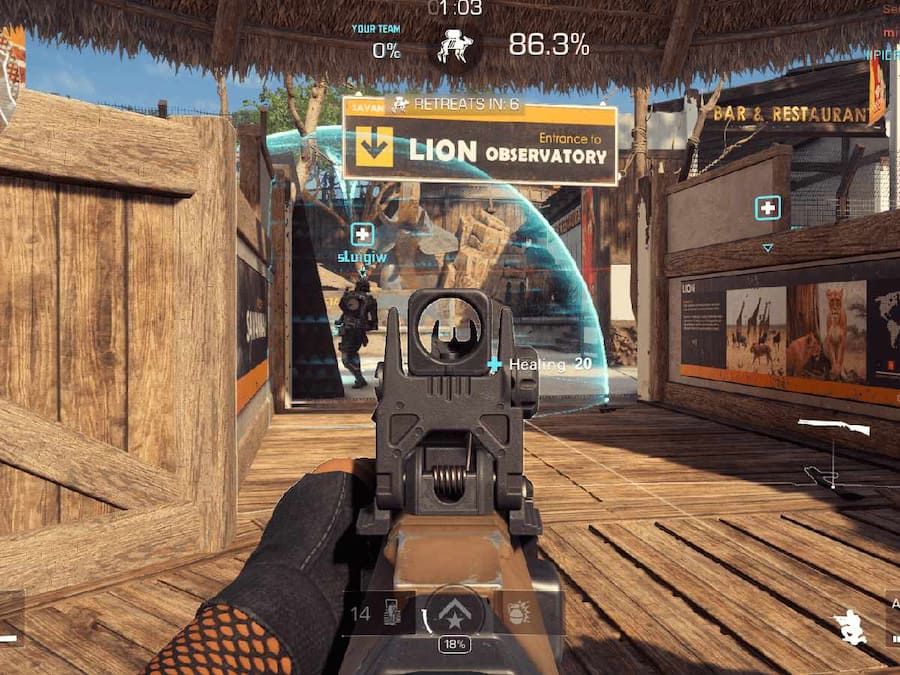The image size is (900, 675).
Task: Use the grenade equipment slot
Action: pyautogui.click(x=518, y=611)
